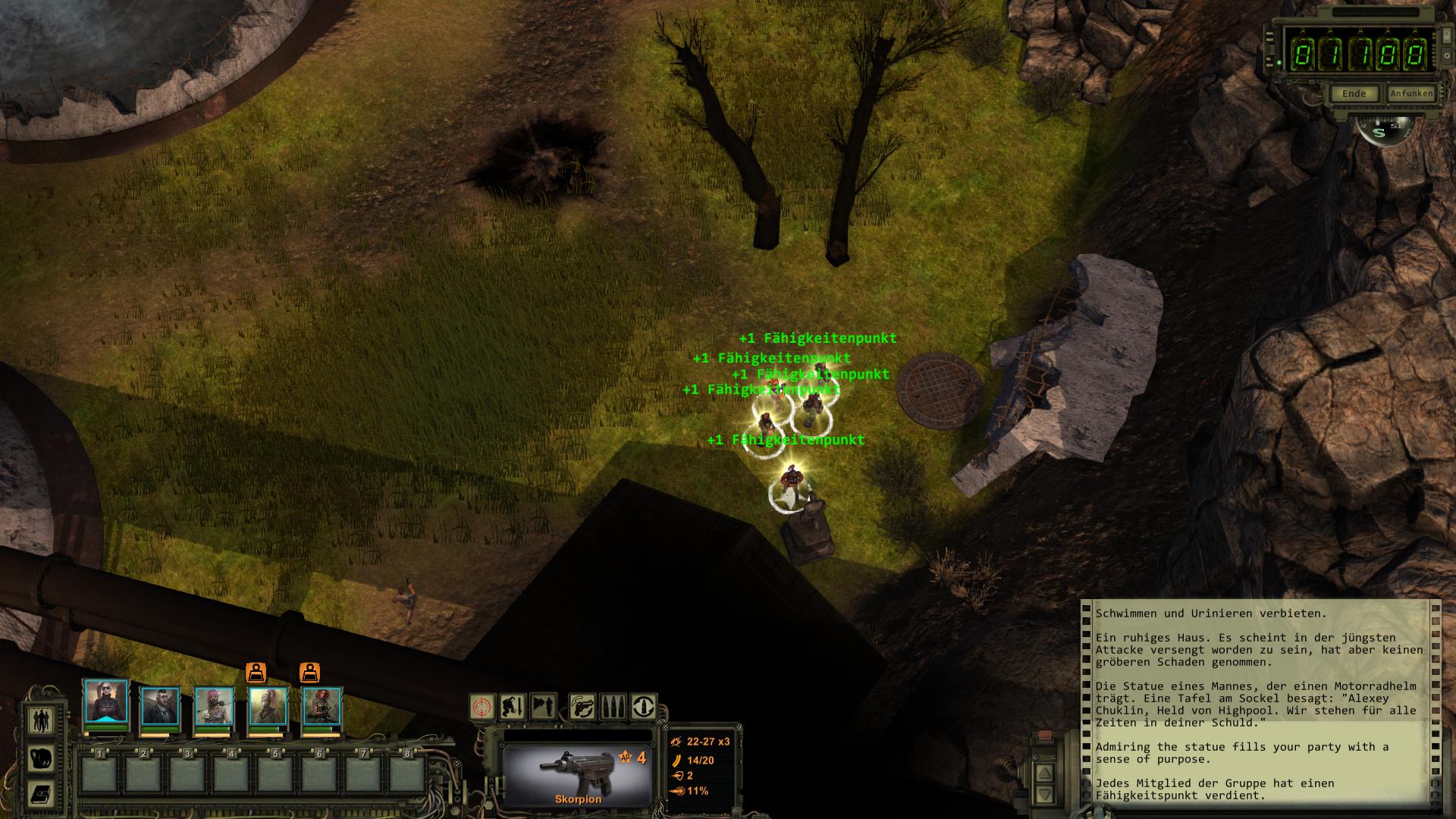The image size is (1456, 819).
Task: Click the "Anfunken" radio call button
Action: [1411, 93]
